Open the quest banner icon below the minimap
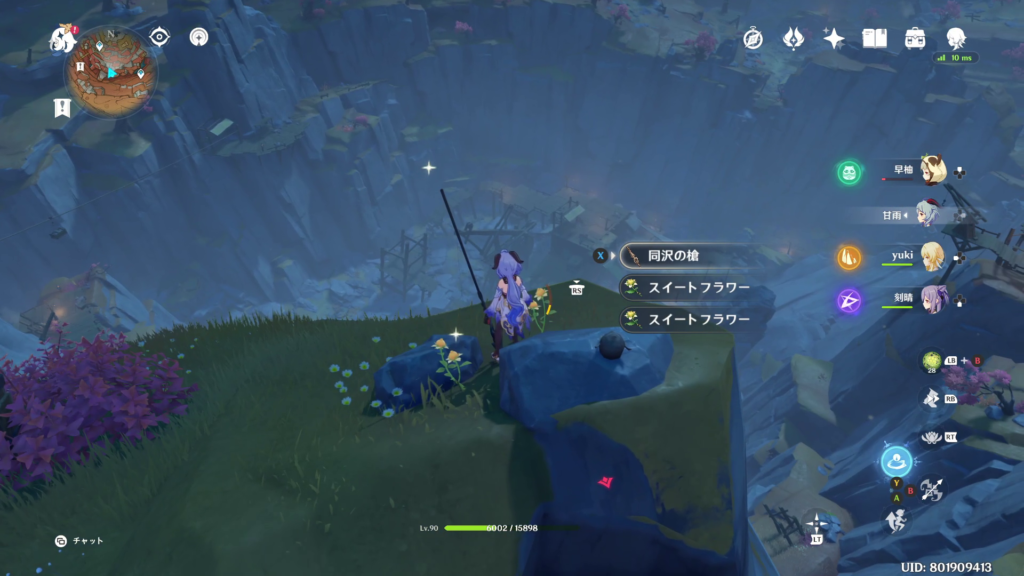The image size is (1024, 576). point(63,108)
